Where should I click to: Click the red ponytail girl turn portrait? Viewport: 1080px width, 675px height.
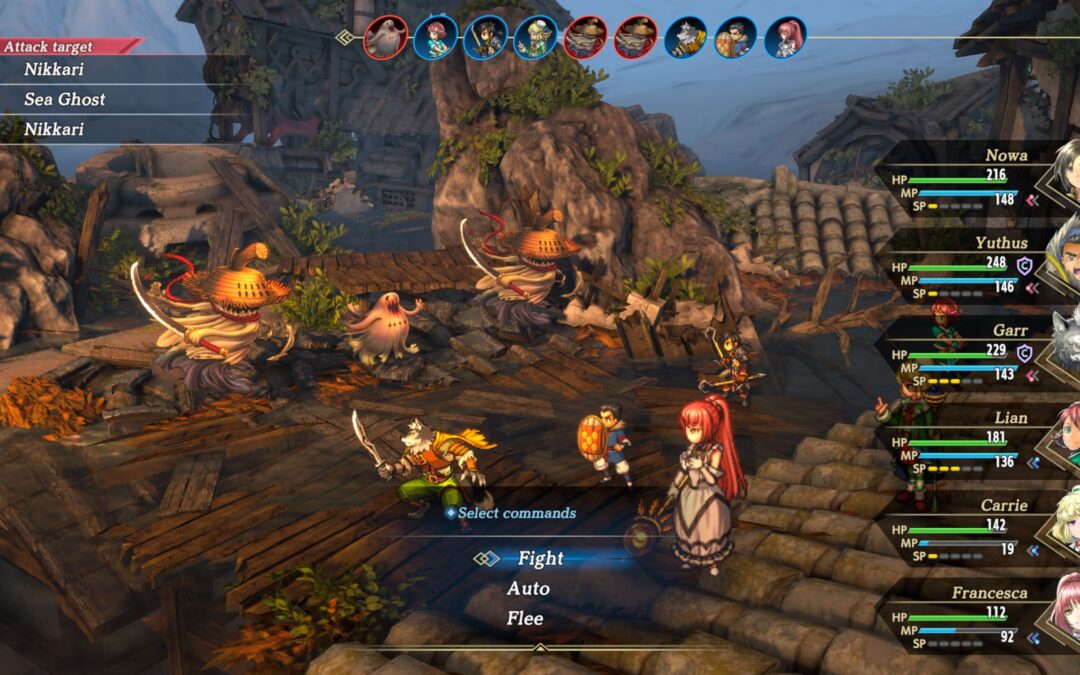[x=786, y=38]
